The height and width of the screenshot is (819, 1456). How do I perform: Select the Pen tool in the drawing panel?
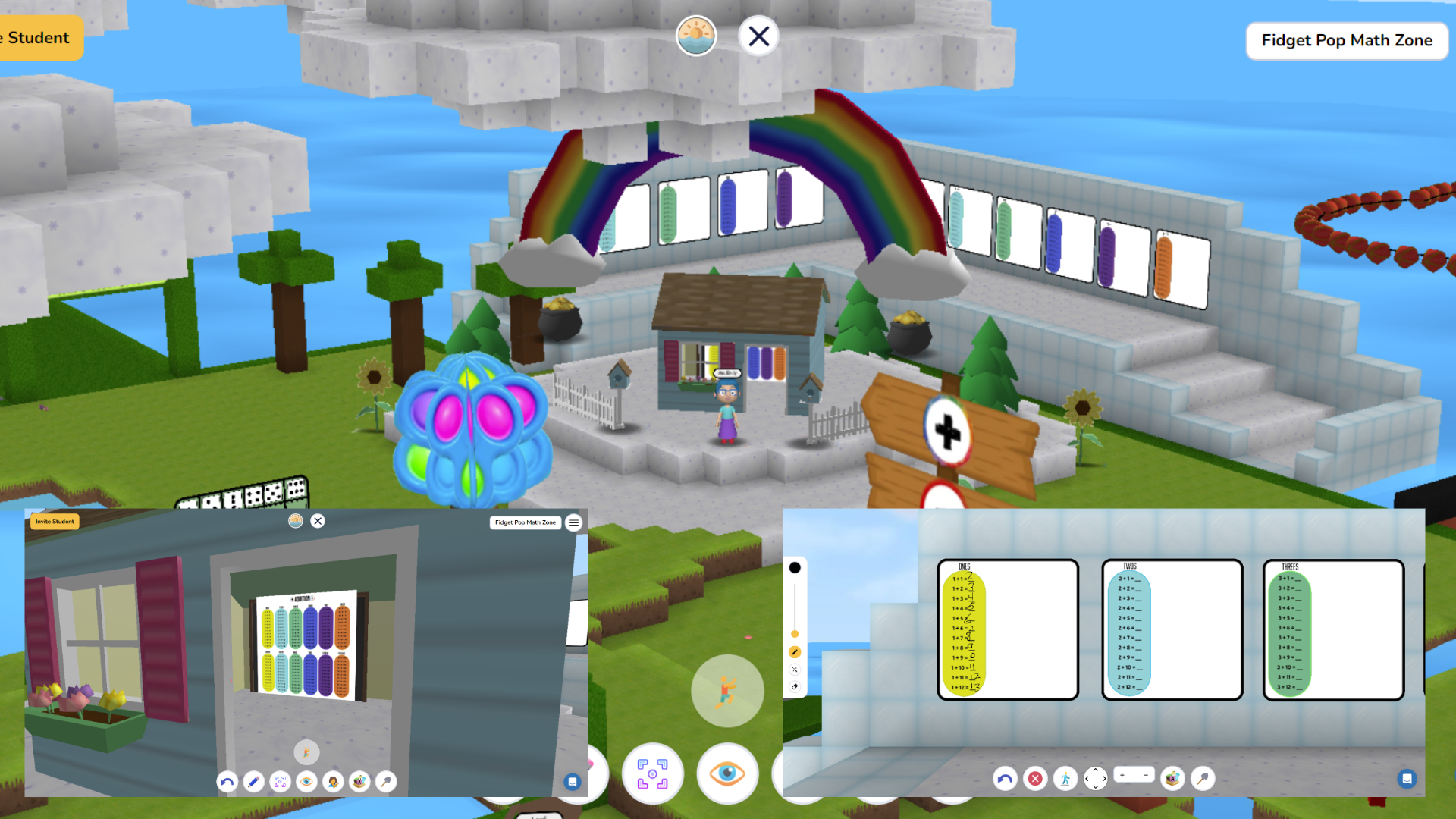(795, 651)
